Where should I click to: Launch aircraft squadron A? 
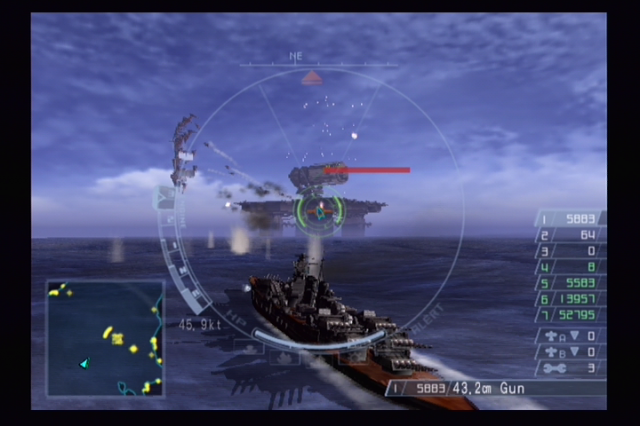tap(569, 336)
